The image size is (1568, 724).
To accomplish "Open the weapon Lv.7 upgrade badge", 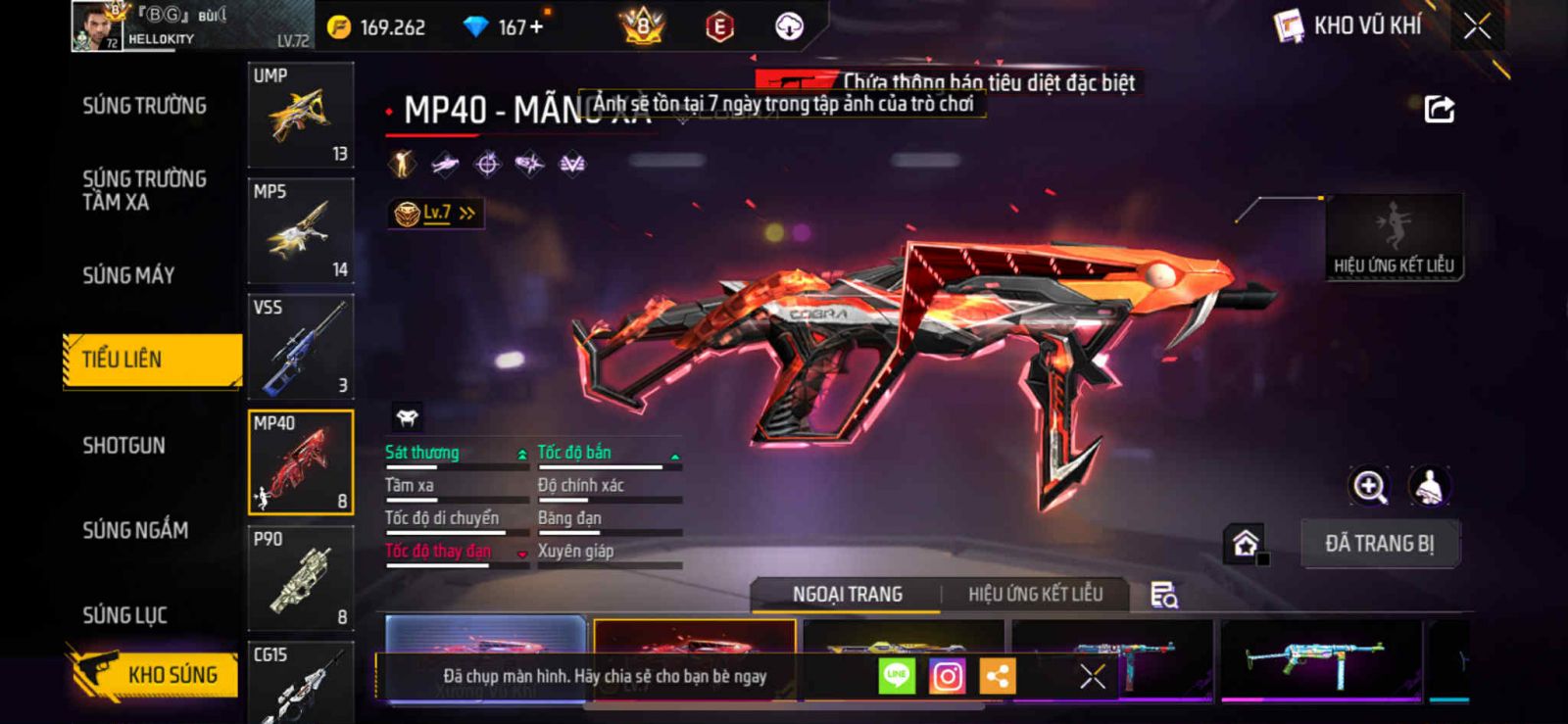I will point(435,213).
